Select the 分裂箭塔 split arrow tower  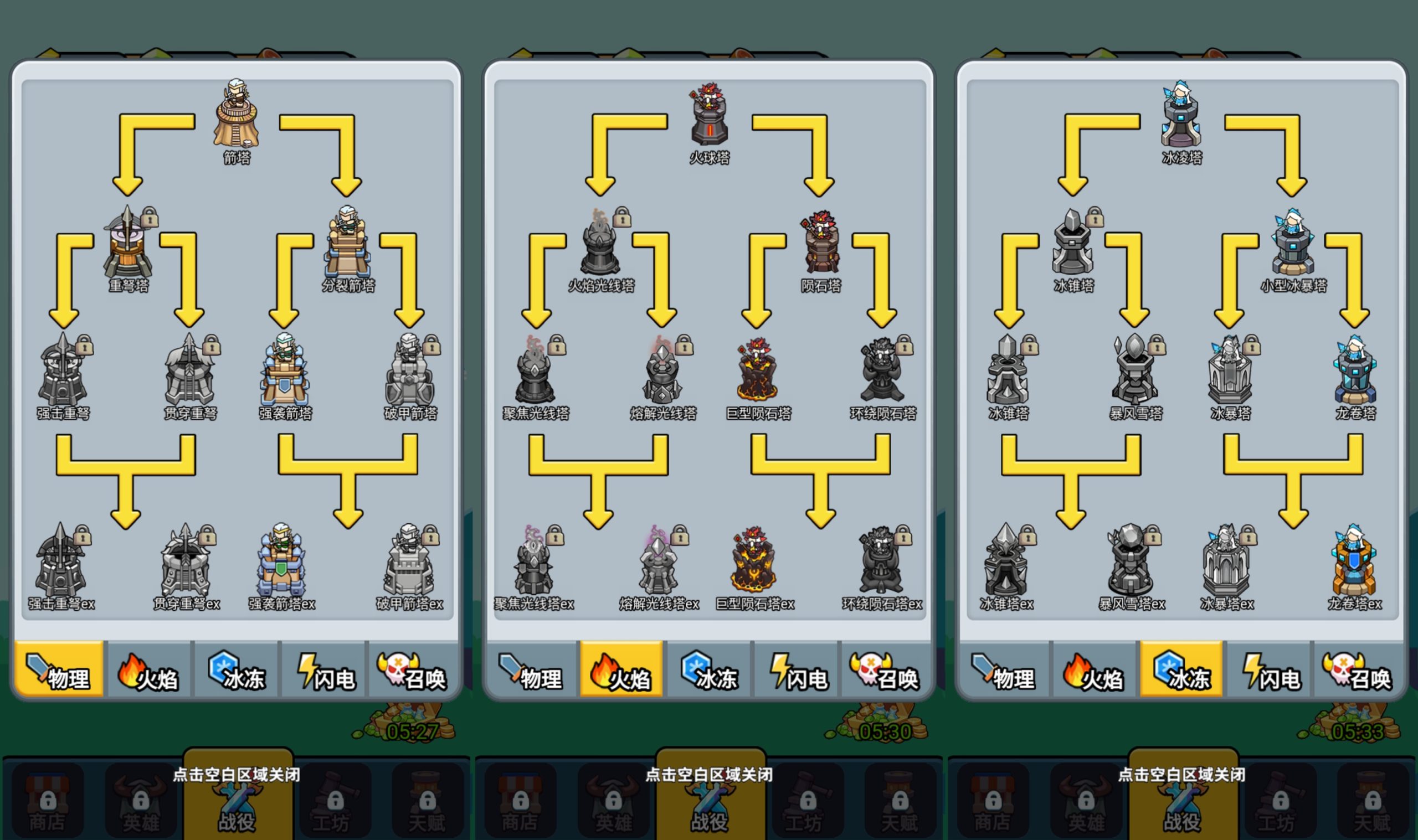[347, 244]
